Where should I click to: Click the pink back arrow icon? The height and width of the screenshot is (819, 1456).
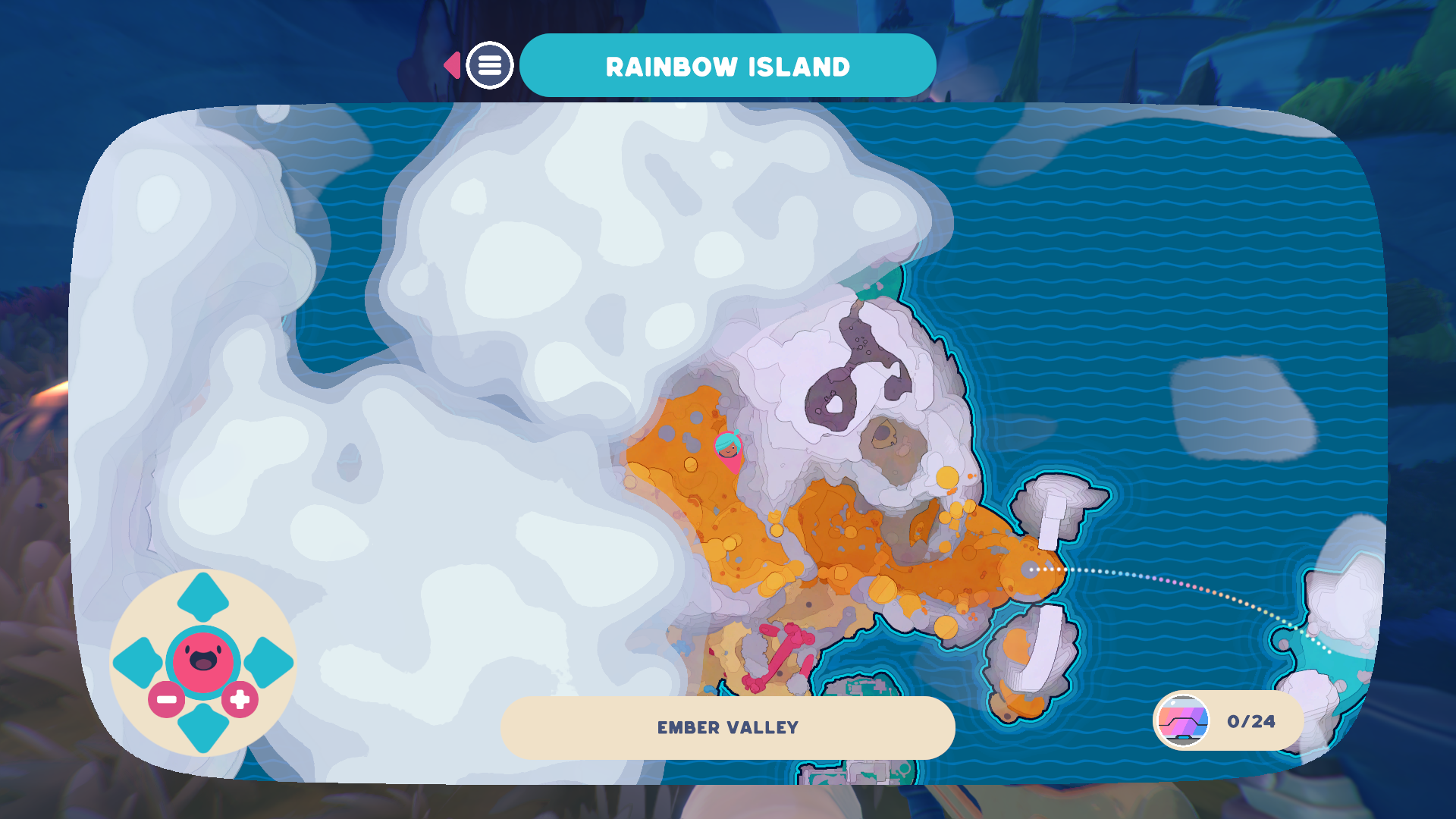(453, 65)
